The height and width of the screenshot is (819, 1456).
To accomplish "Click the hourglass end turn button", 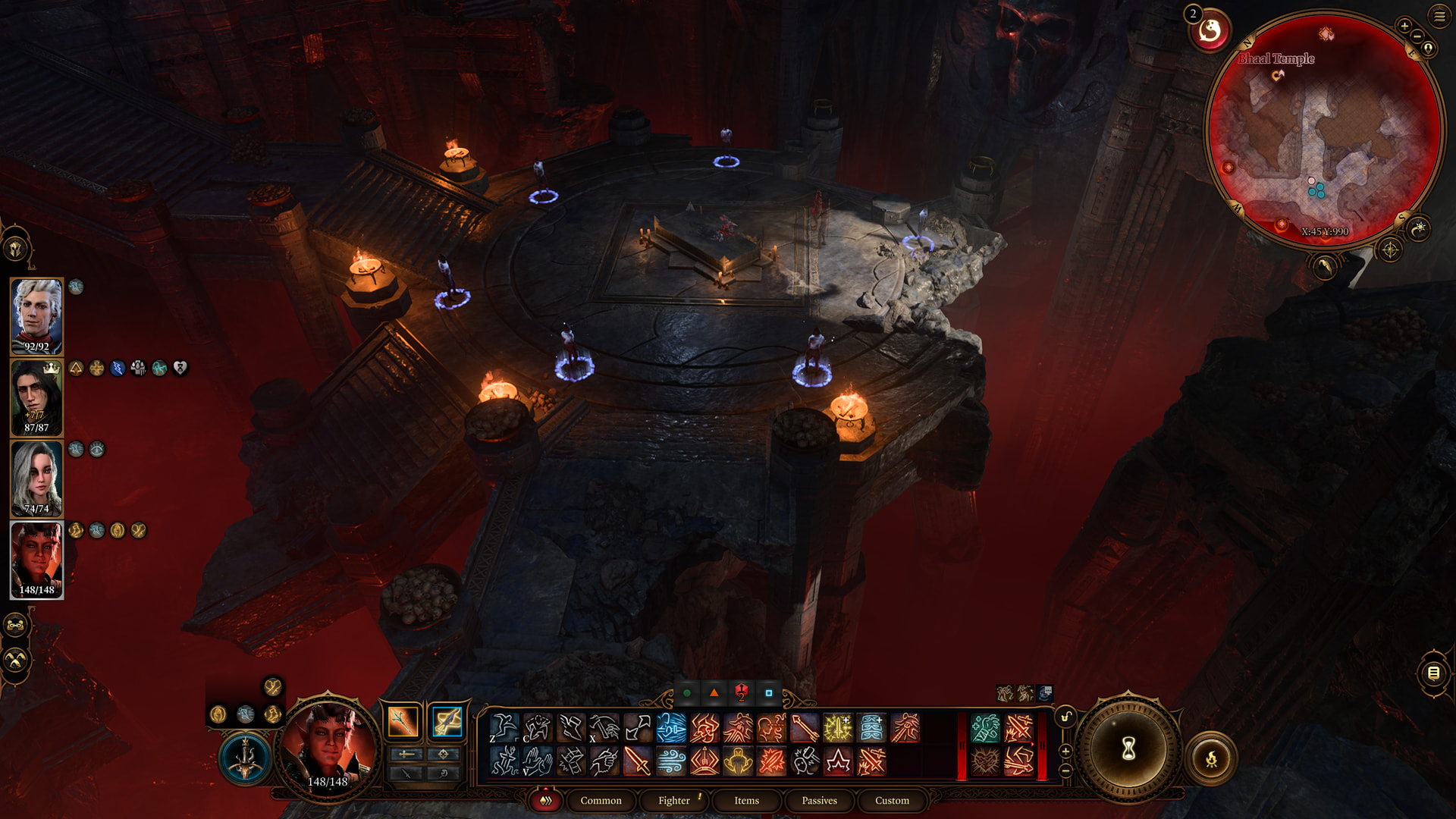I will 1128,750.
